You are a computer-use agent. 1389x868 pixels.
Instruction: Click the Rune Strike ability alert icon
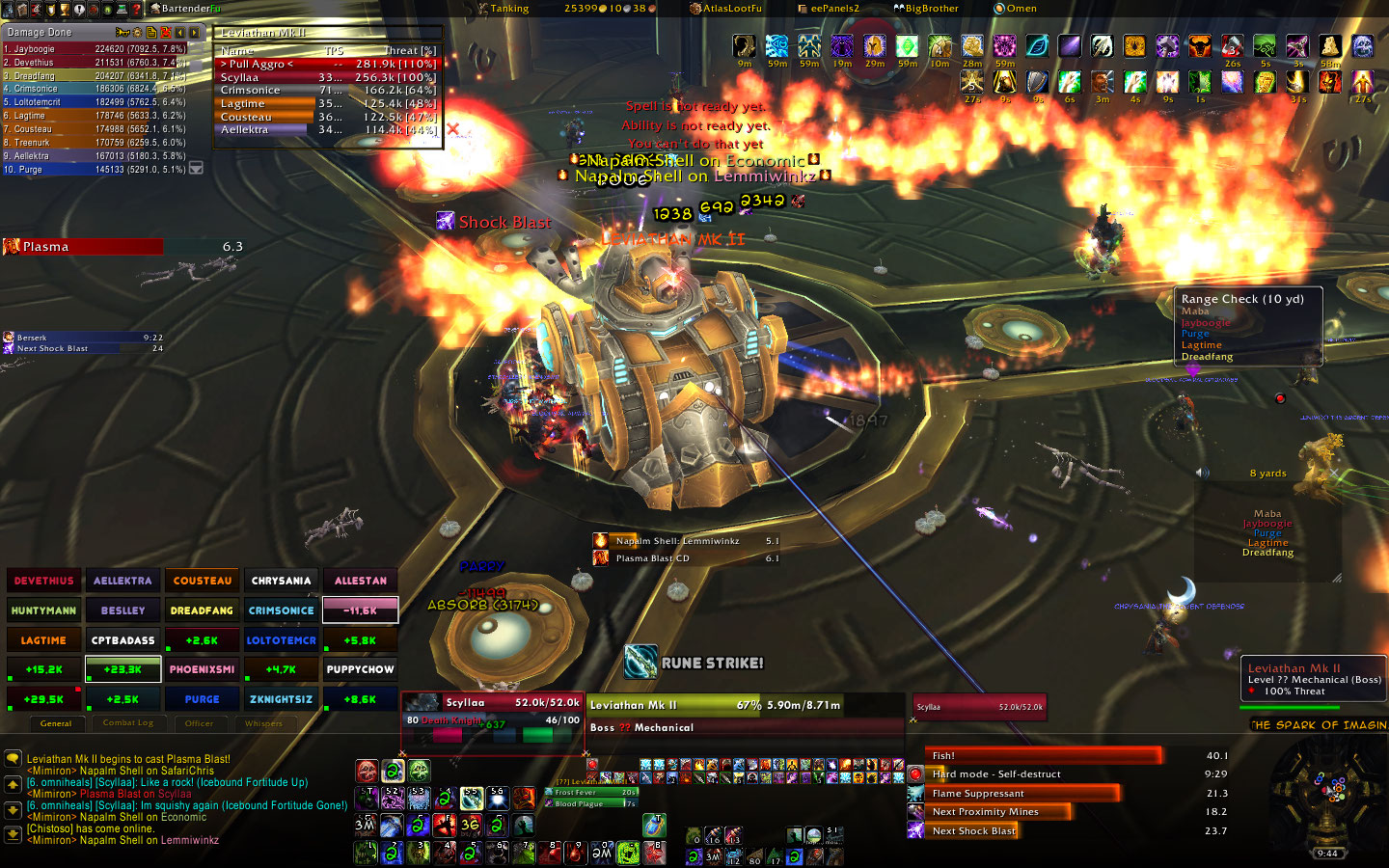[640, 662]
